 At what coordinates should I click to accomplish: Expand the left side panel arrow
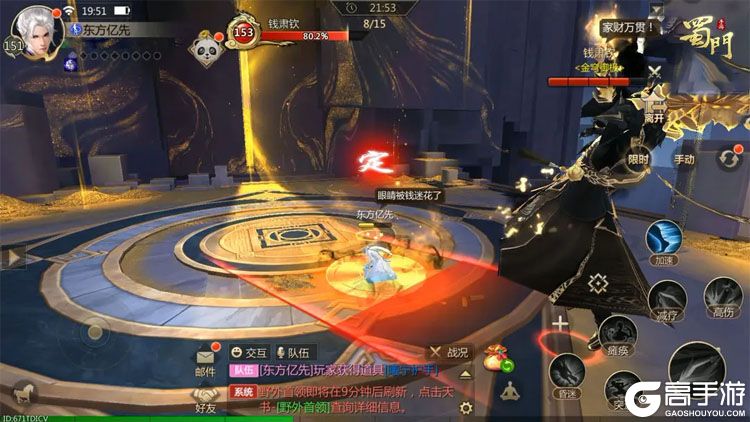(x=12, y=258)
